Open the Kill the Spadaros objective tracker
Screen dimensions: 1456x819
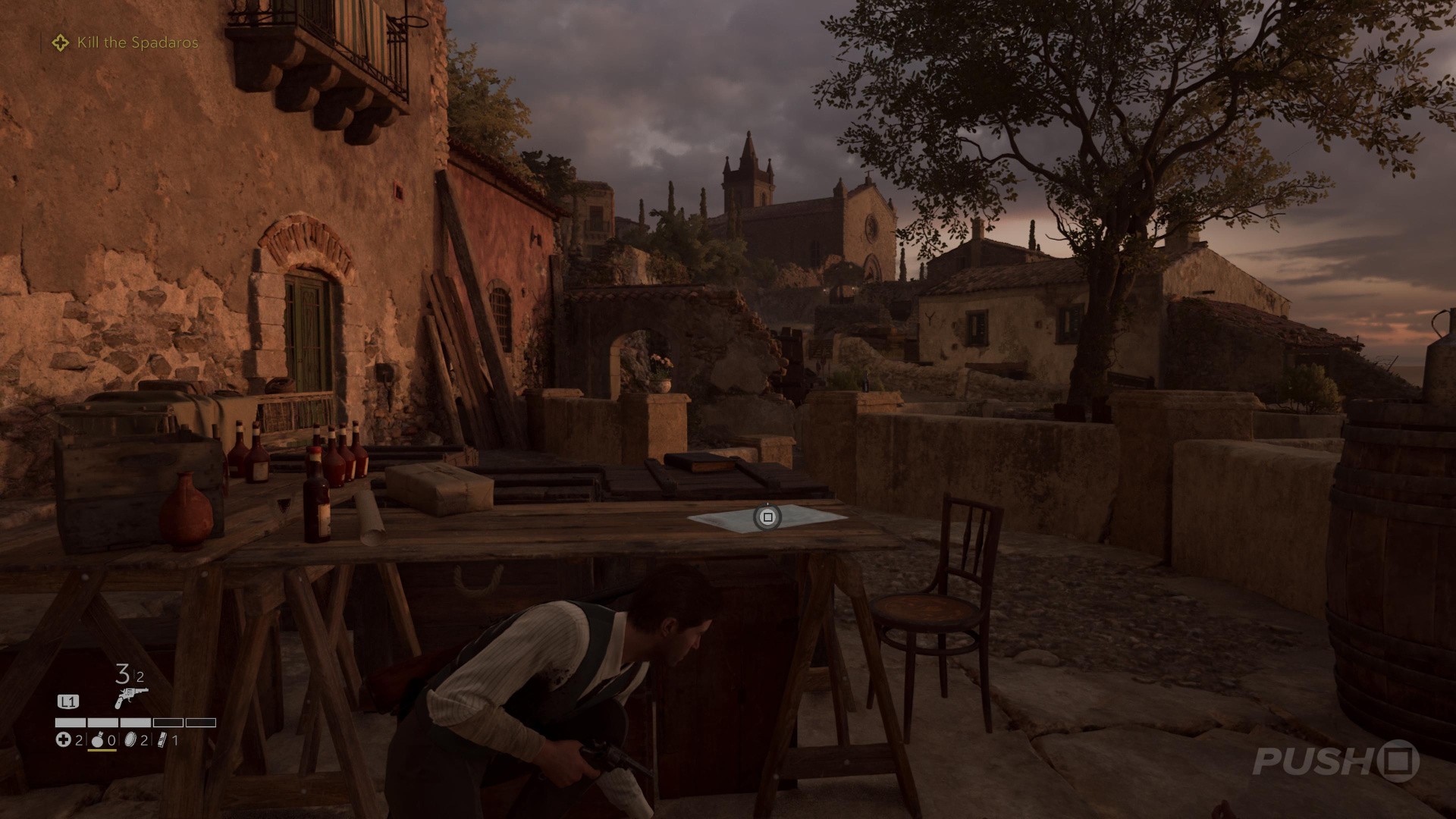coord(136,43)
